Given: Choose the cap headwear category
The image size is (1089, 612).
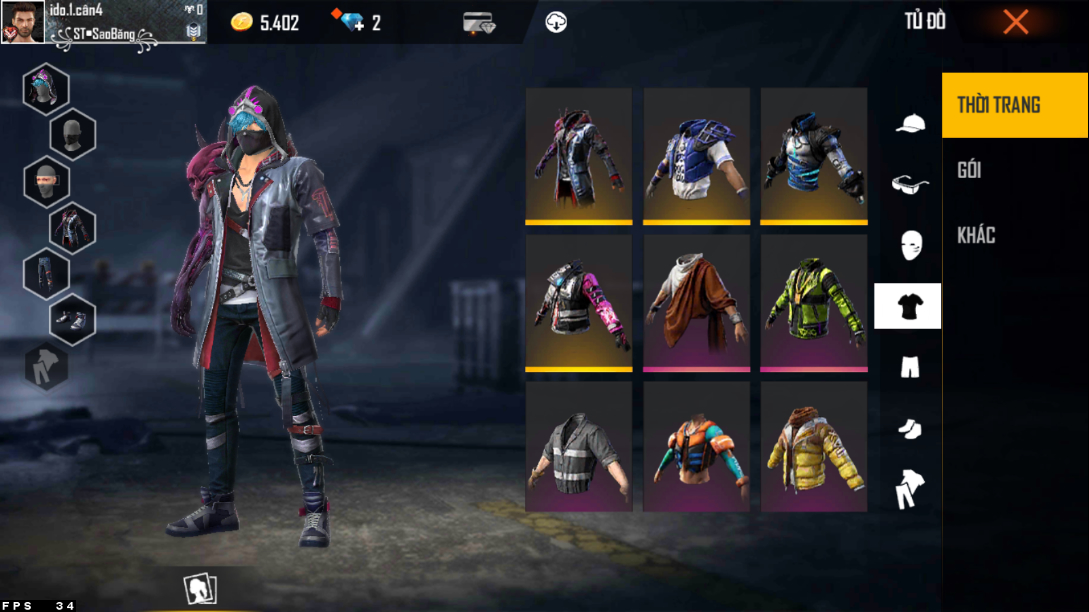Looking at the screenshot, I should coord(909,123).
